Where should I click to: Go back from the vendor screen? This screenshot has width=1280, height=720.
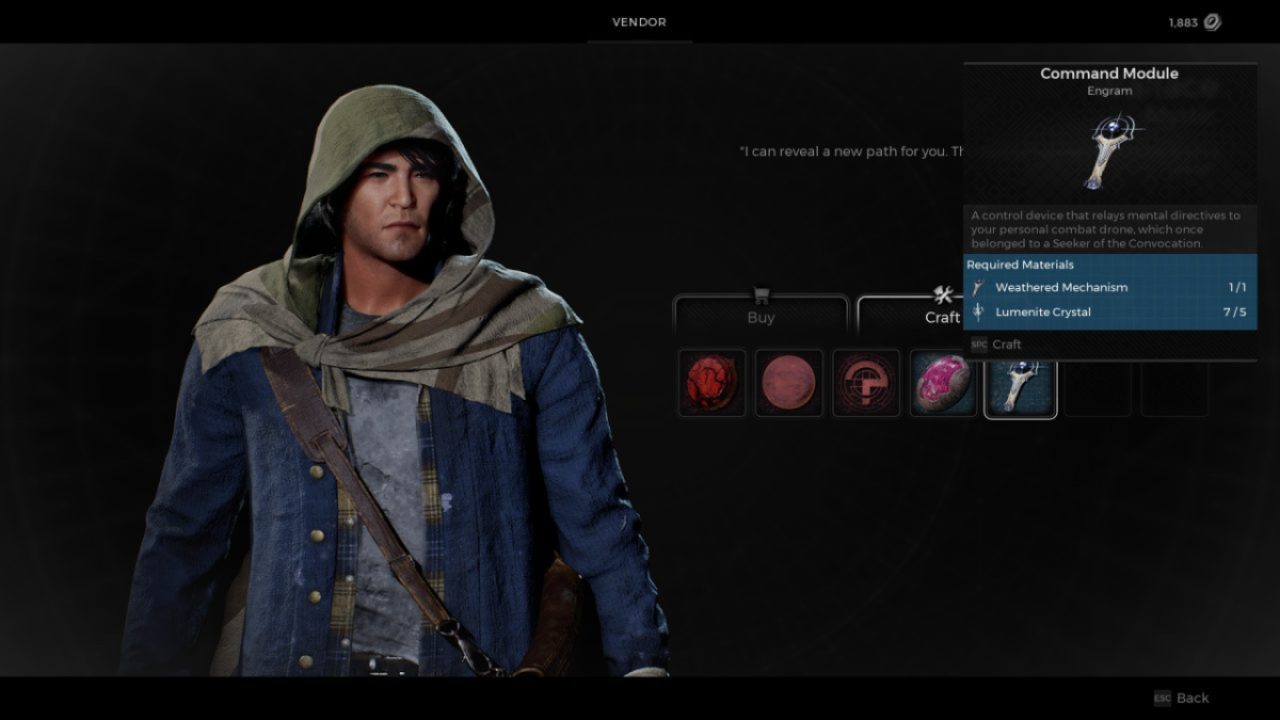(1182, 698)
